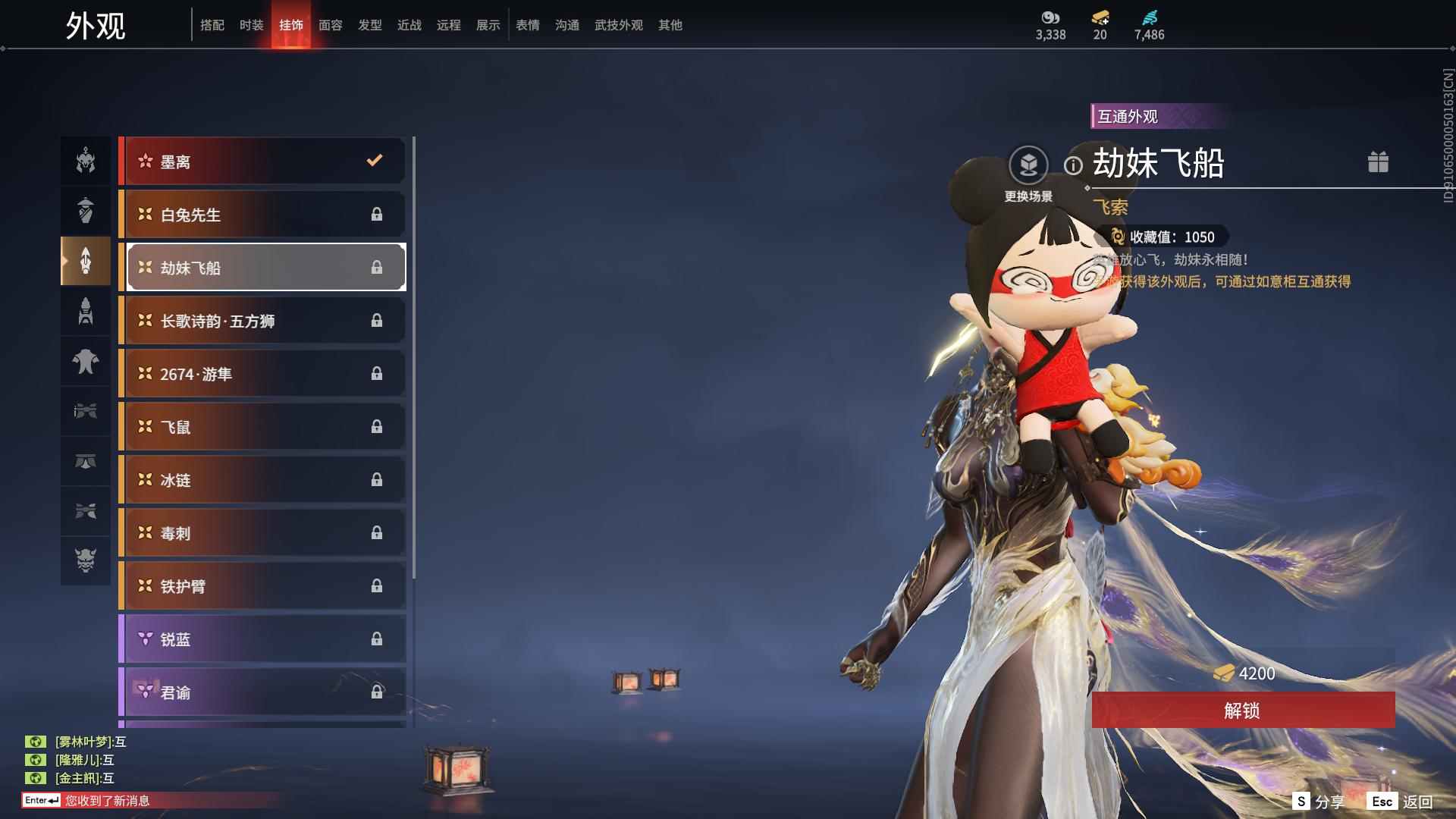Screen dimensions: 1456x819
Task: Switch to the 时装 tab
Action: (x=252, y=25)
